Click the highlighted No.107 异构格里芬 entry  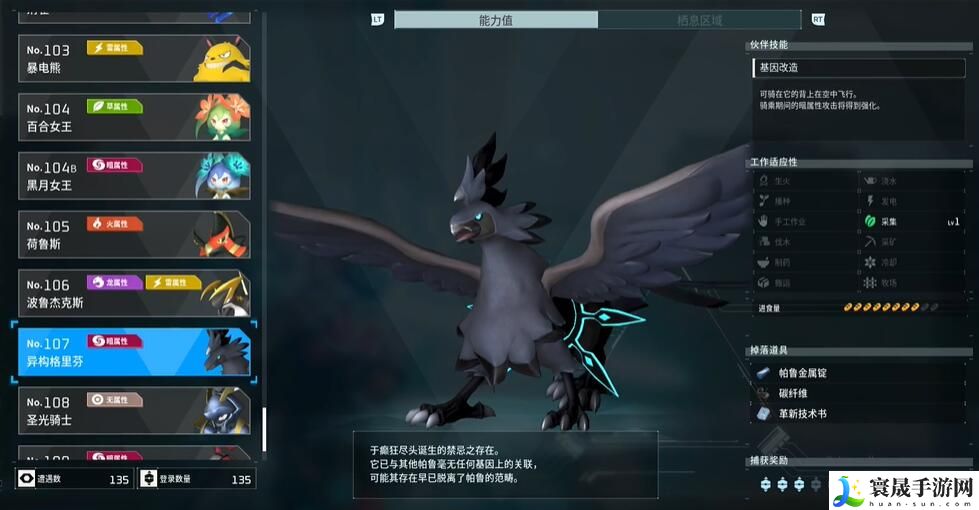(x=133, y=351)
